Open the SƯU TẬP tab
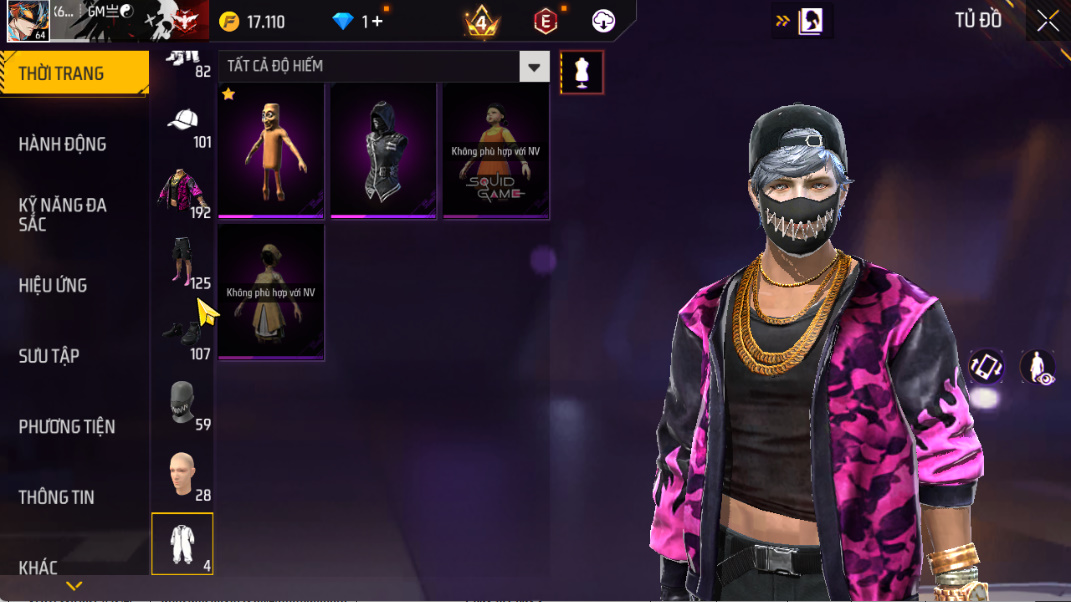The image size is (1071, 602). (49, 356)
